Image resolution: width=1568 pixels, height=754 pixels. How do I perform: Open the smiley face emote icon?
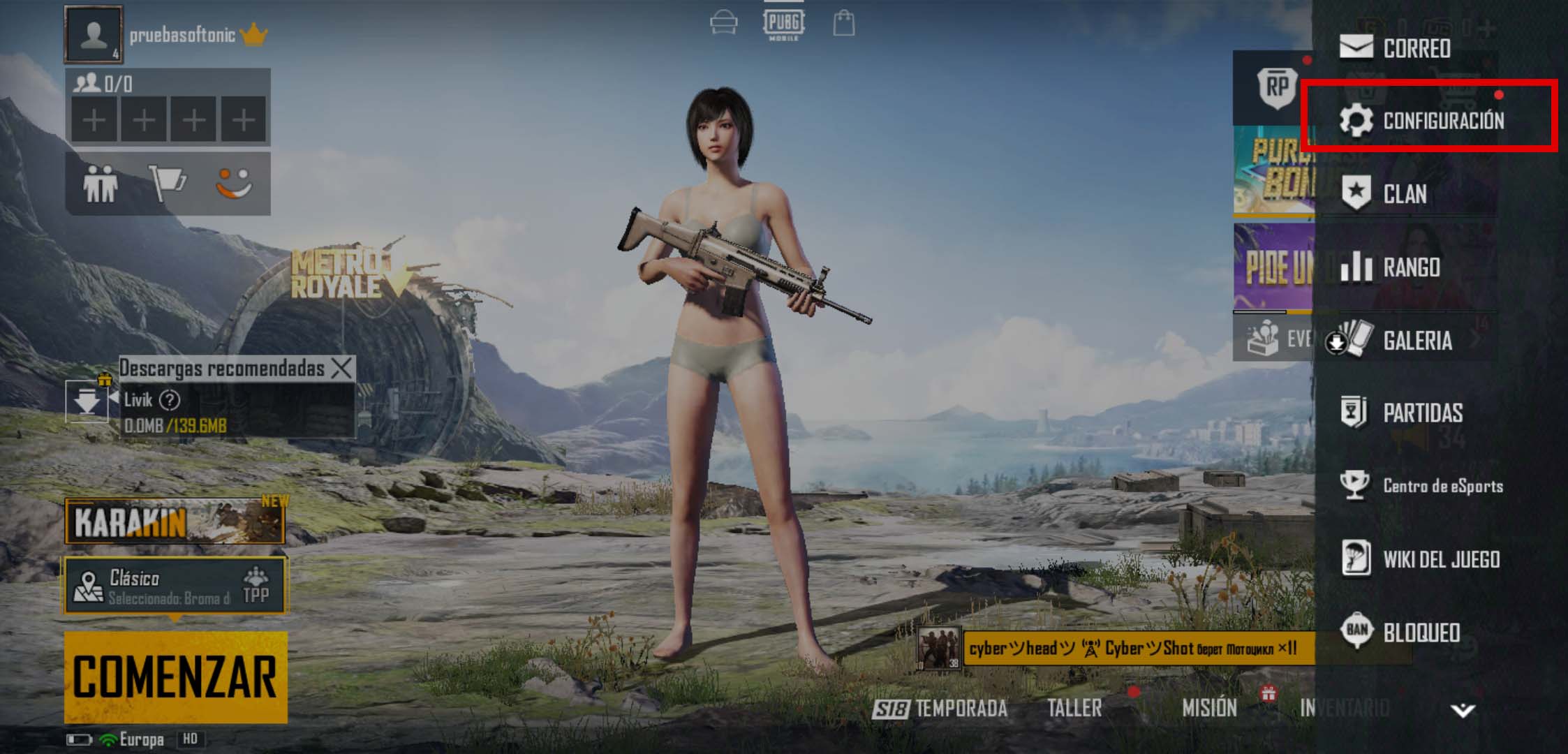233,184
